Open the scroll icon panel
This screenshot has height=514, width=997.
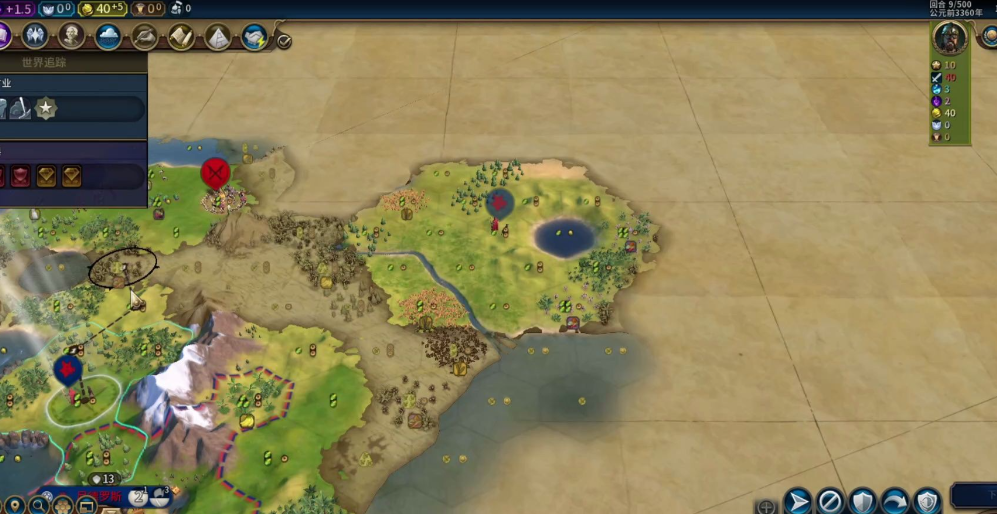tap(181, 37)
